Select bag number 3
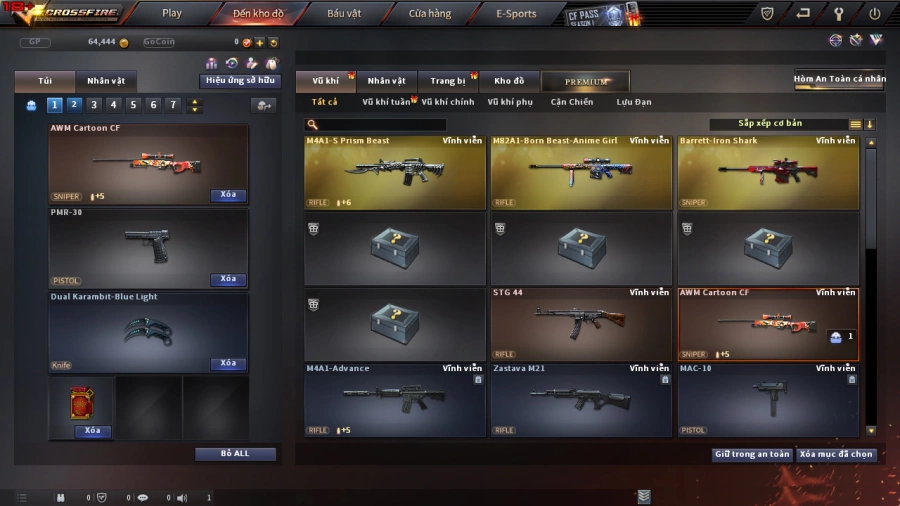The image size is (900, 506). (94, 105)
